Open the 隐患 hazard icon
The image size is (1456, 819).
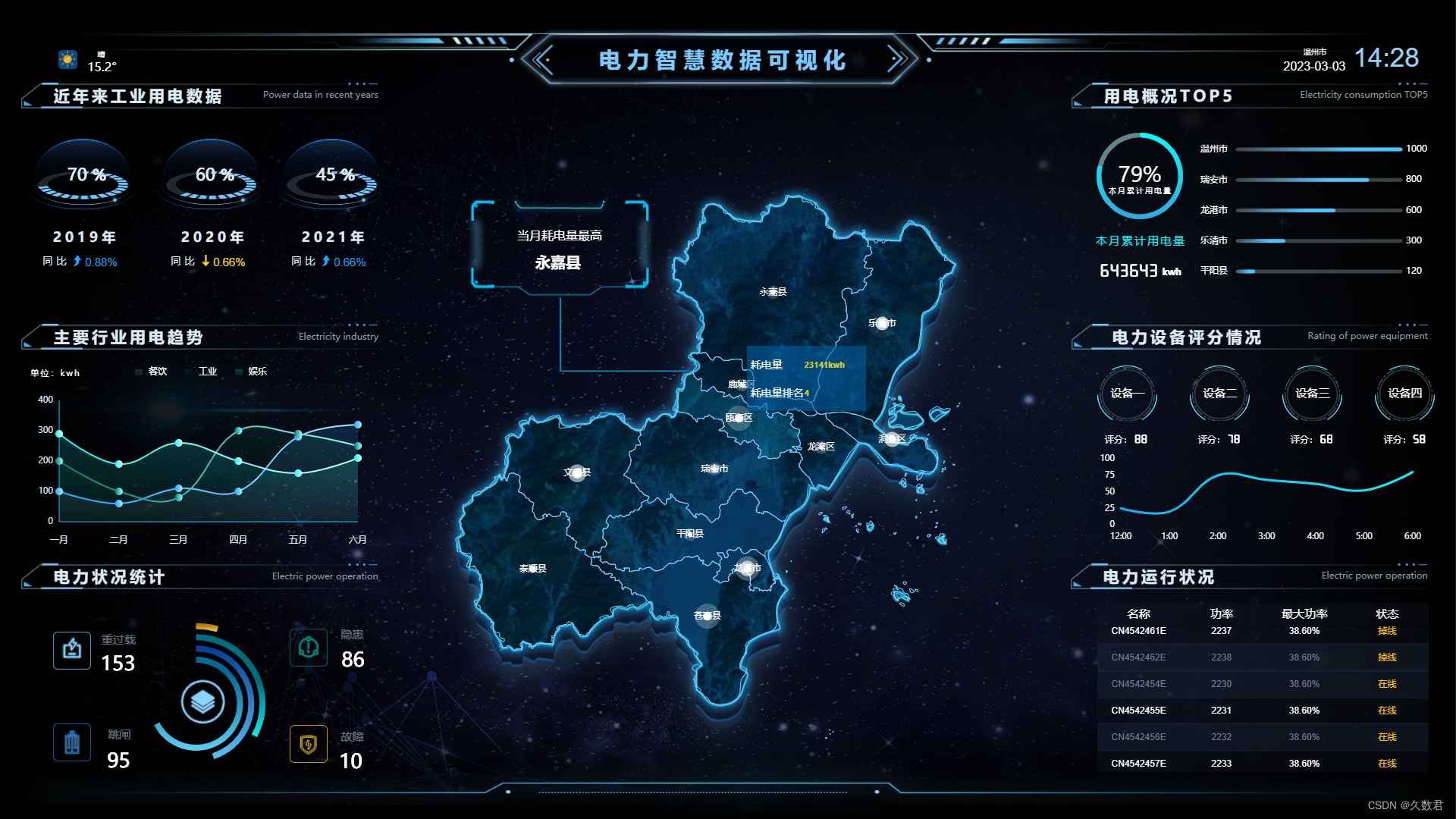point(309,648)
